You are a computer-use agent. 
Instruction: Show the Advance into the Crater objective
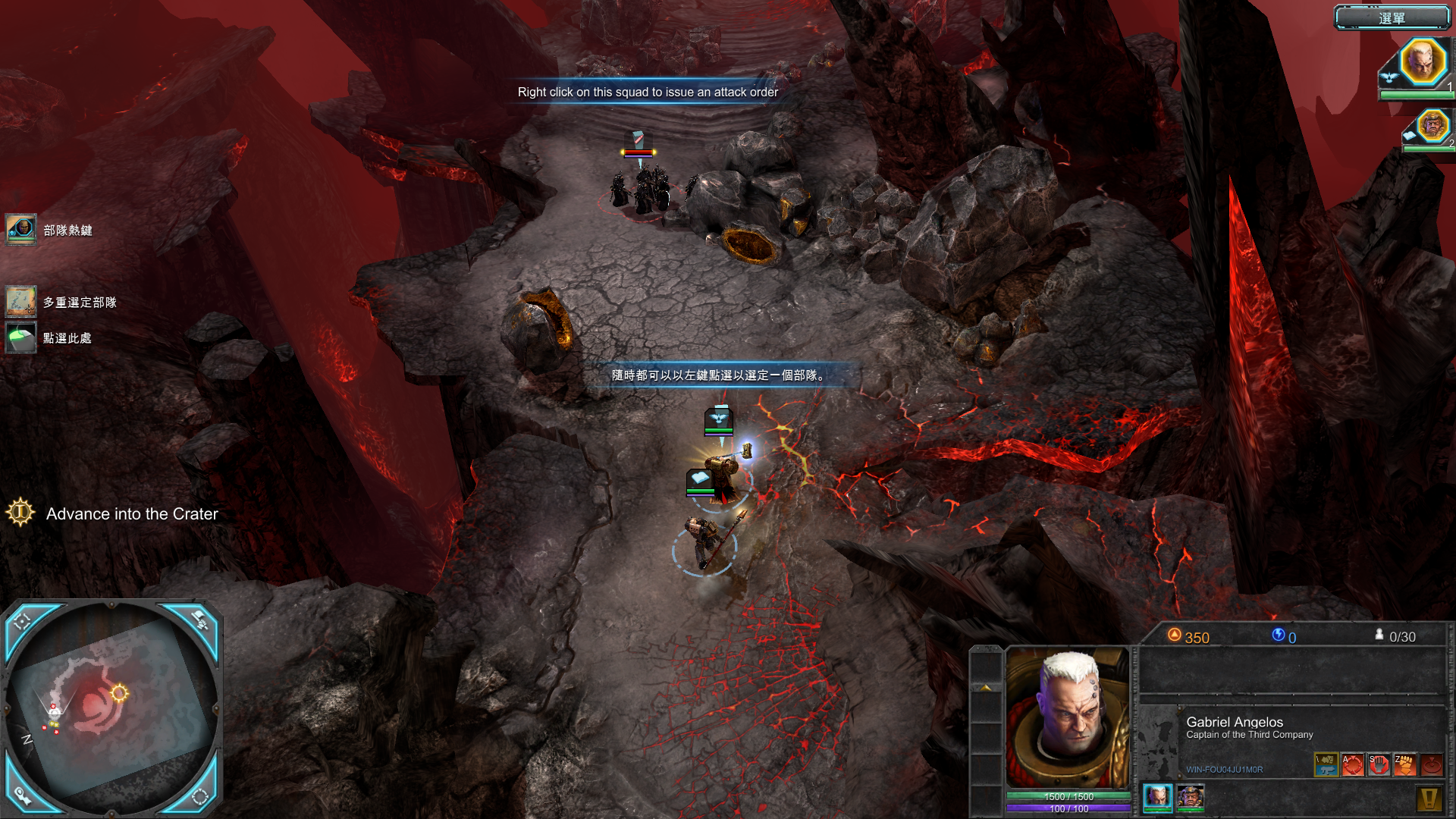pyautogui.click(x=20, y=513)
